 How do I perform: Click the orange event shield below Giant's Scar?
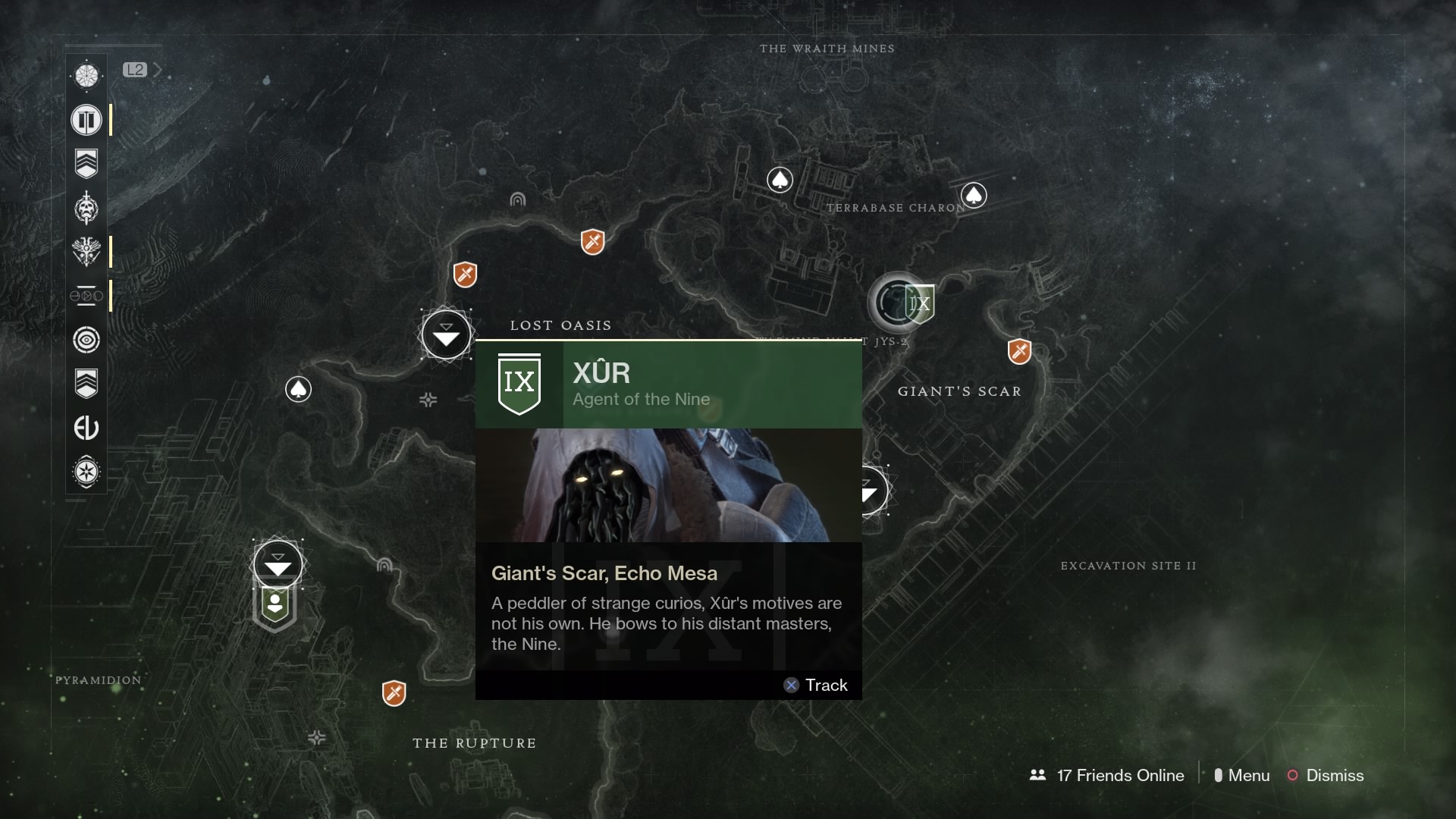point(1021,351)
